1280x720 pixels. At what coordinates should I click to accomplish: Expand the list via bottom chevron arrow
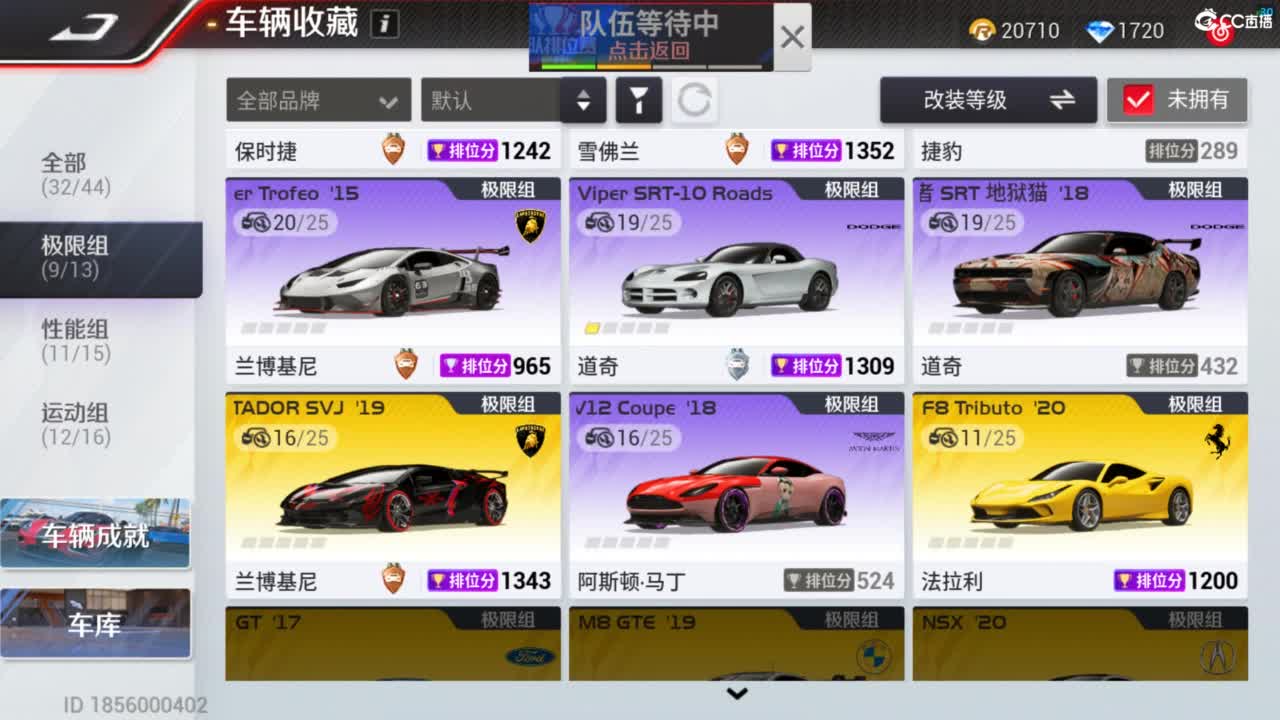coord(738,693)
